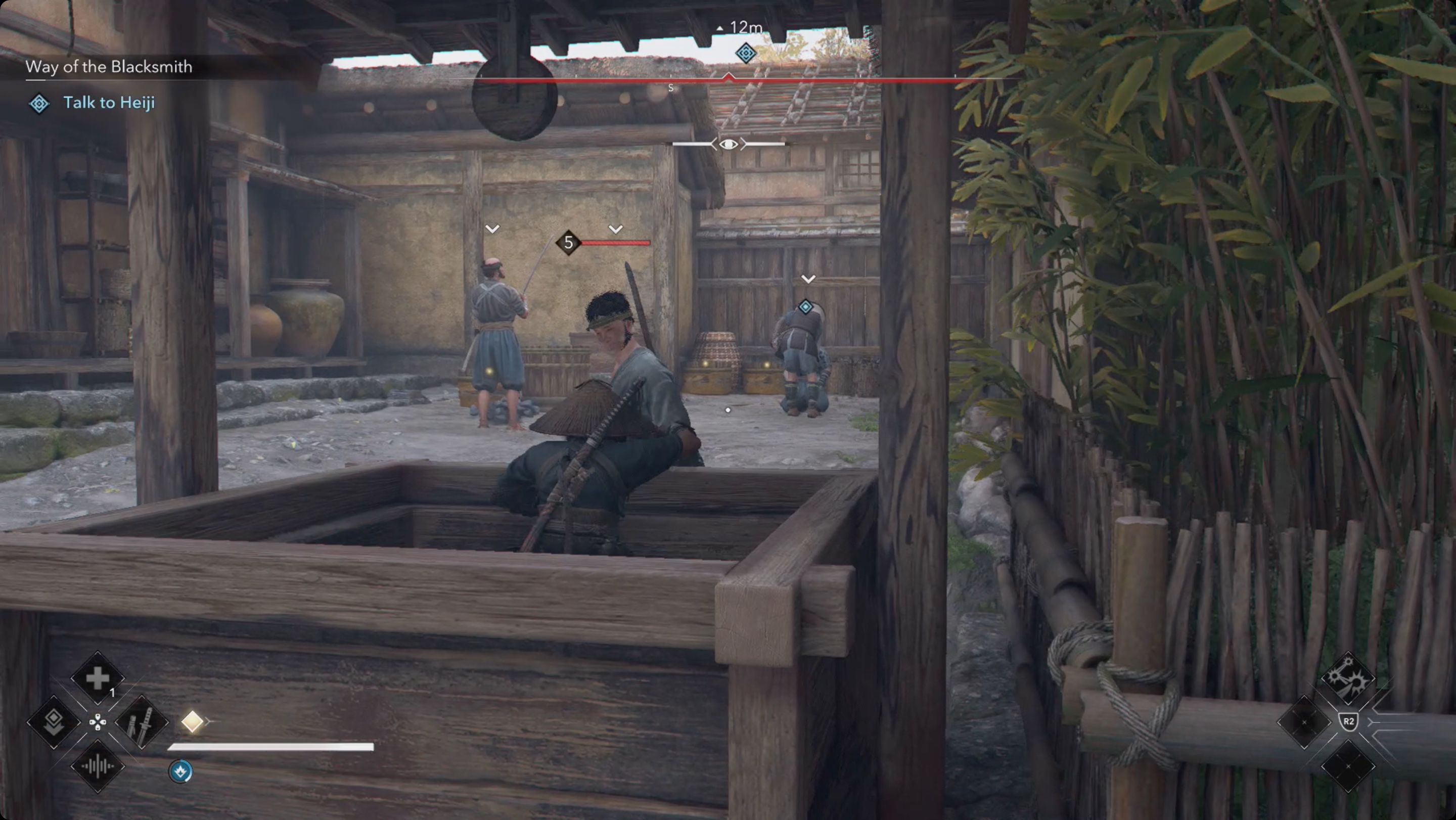Click the objective diamond marker on the compass
The height and width of the screenshot is (820, 1456).
point(746,53)
